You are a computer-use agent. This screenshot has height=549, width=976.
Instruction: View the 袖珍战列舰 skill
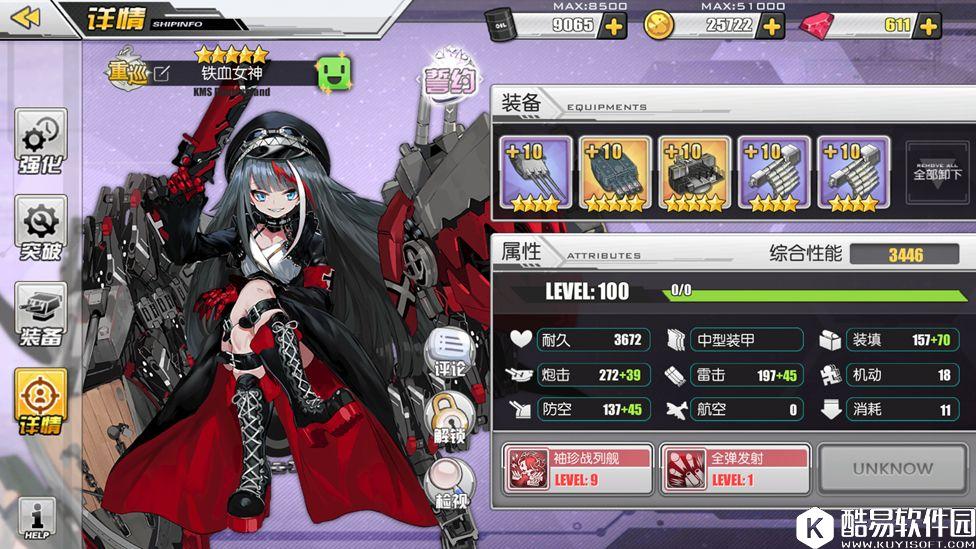(x=577, y=469)
